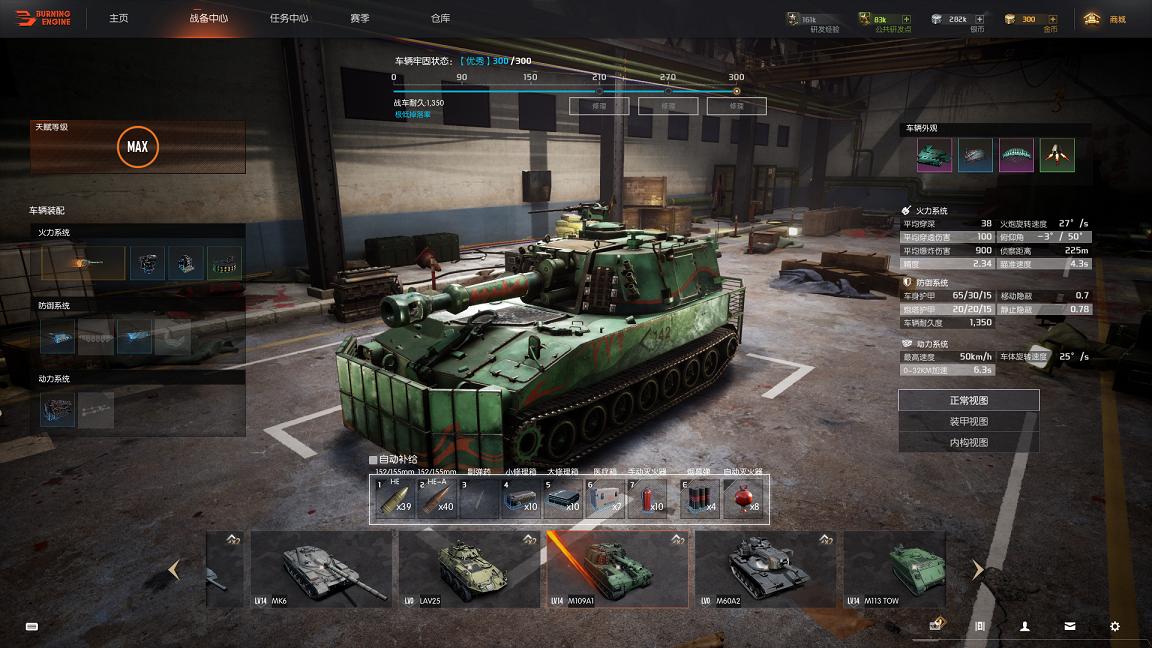
Task: Open settings via the gear icon
Action: click(x=1115, y=626)
